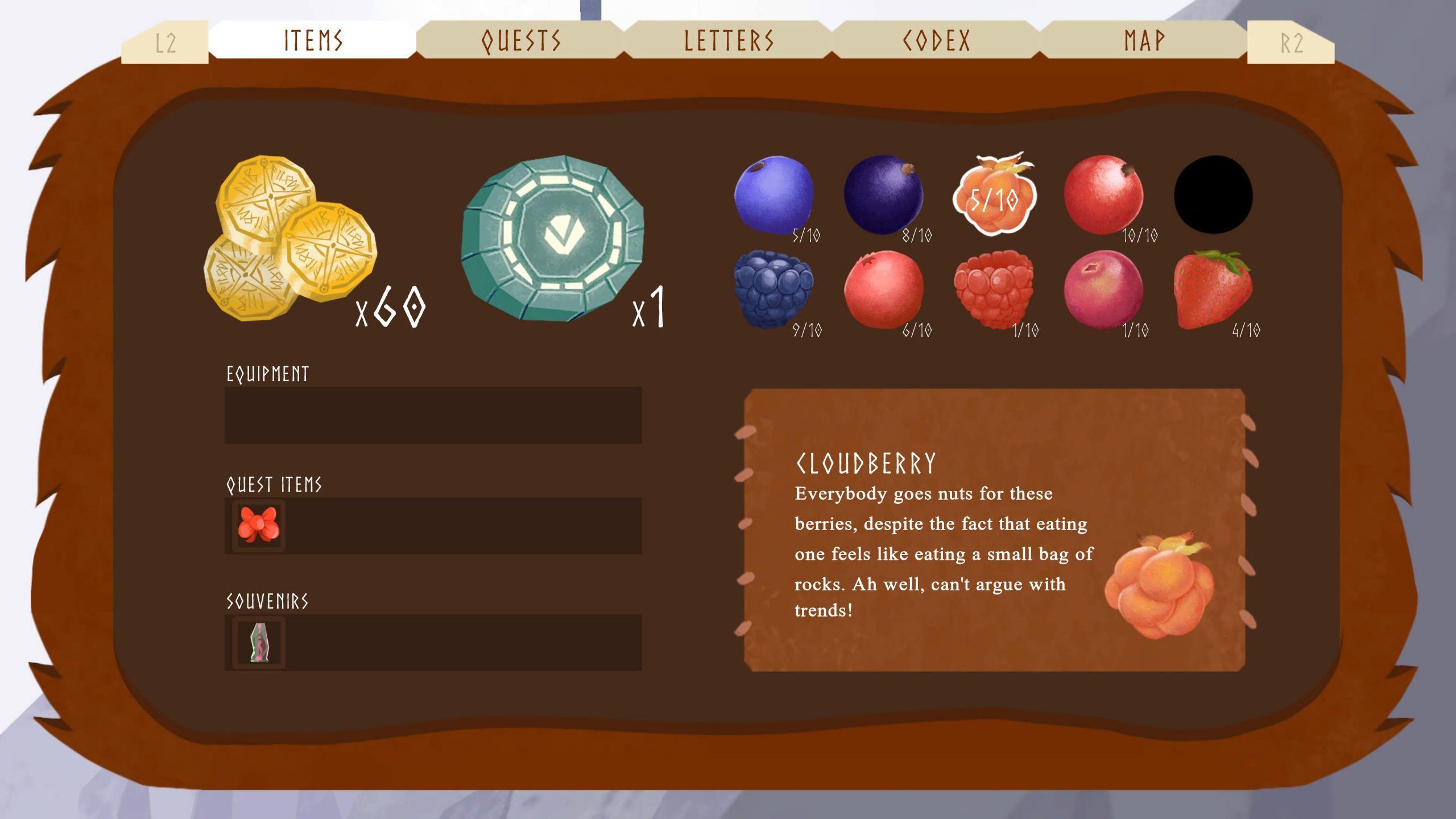This screenshot has width=1456, height=819.
Task: Choose the strawberry at 4/10
Action: 1212,289
